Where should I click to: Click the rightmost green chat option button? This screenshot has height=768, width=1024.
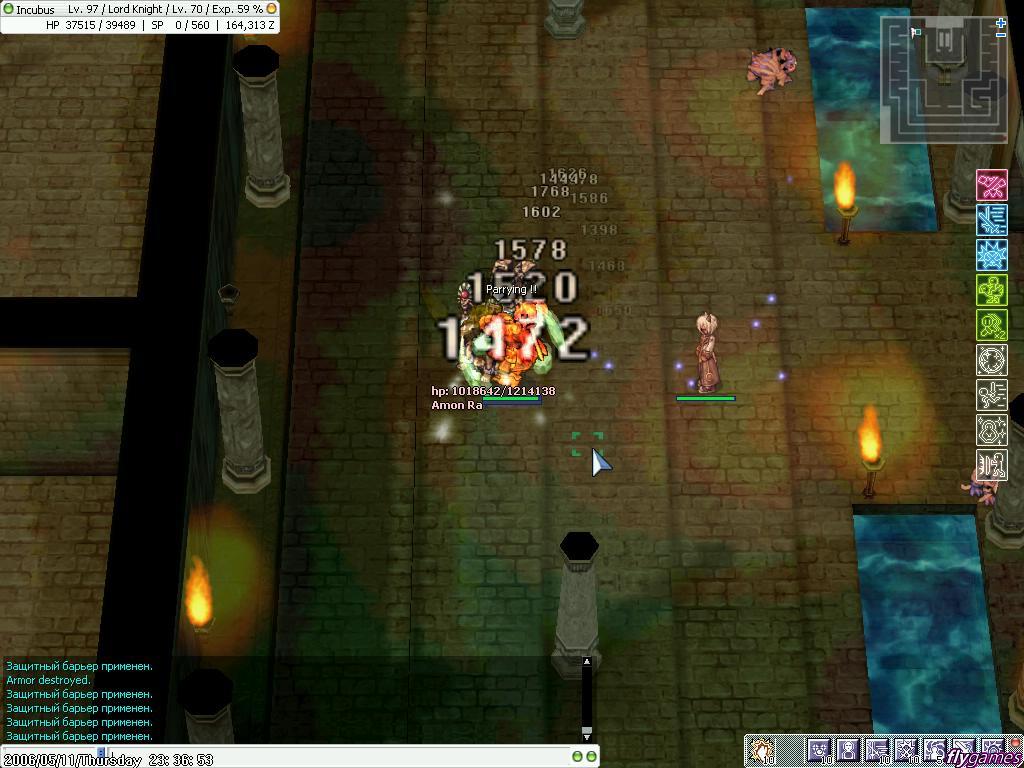(591, 757)
